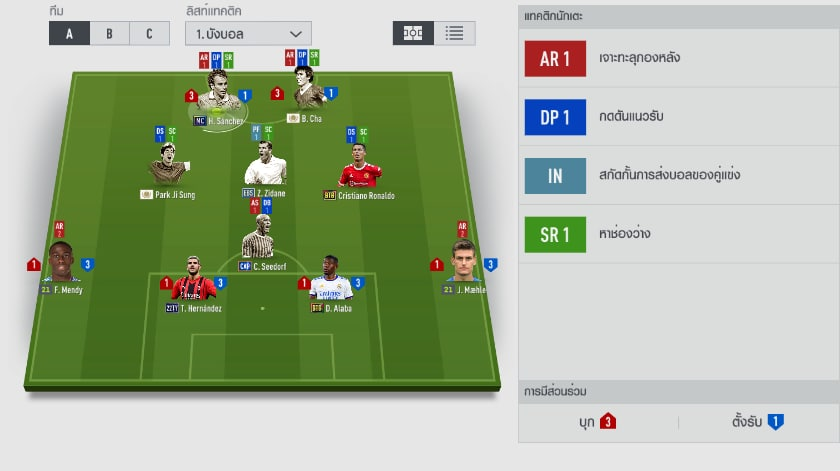
Task: Select the AR 1 player tactic row
Action: tap(678, 58)
